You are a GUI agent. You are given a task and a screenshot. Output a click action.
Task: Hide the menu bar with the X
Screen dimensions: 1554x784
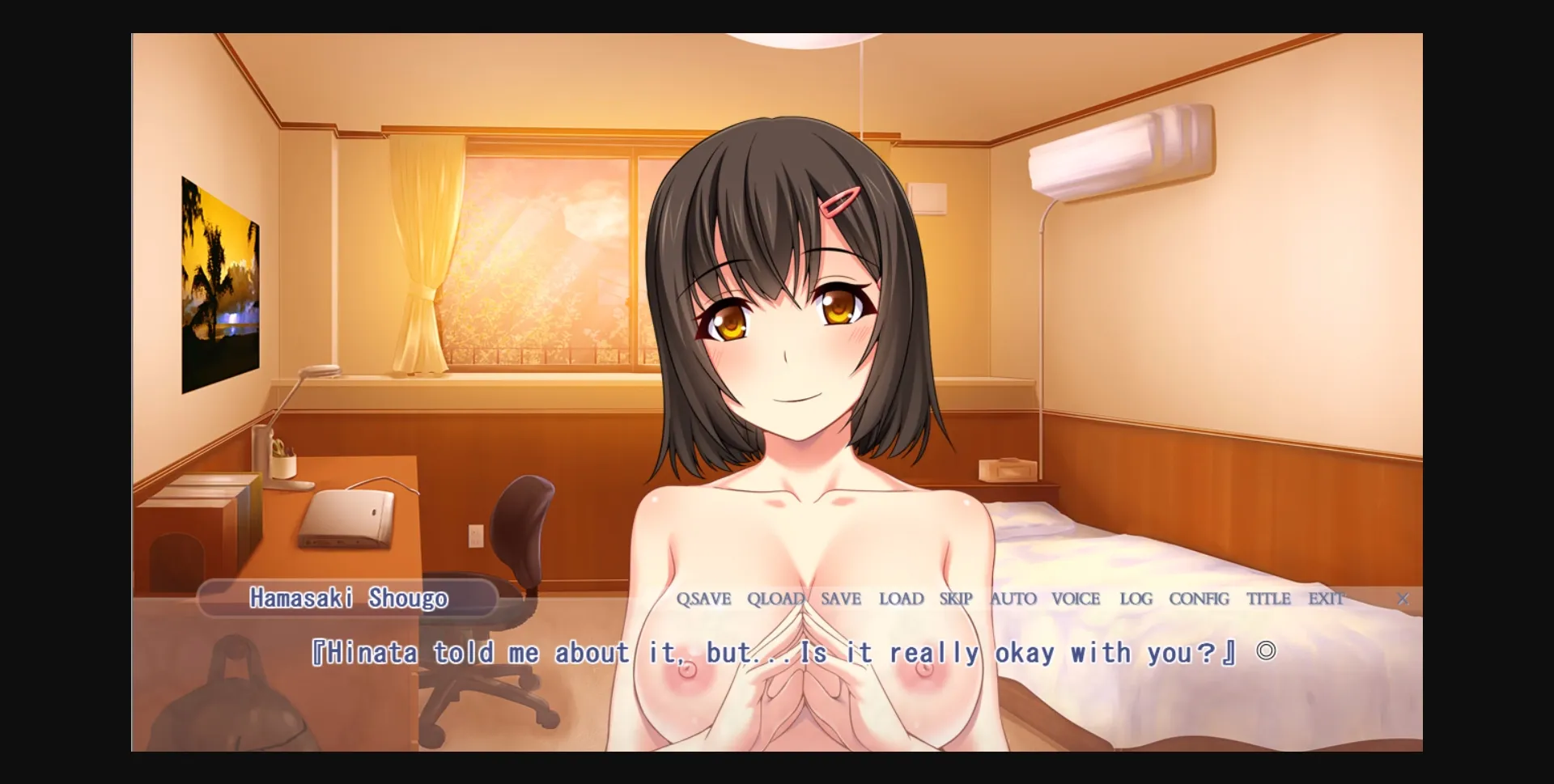1403,600
